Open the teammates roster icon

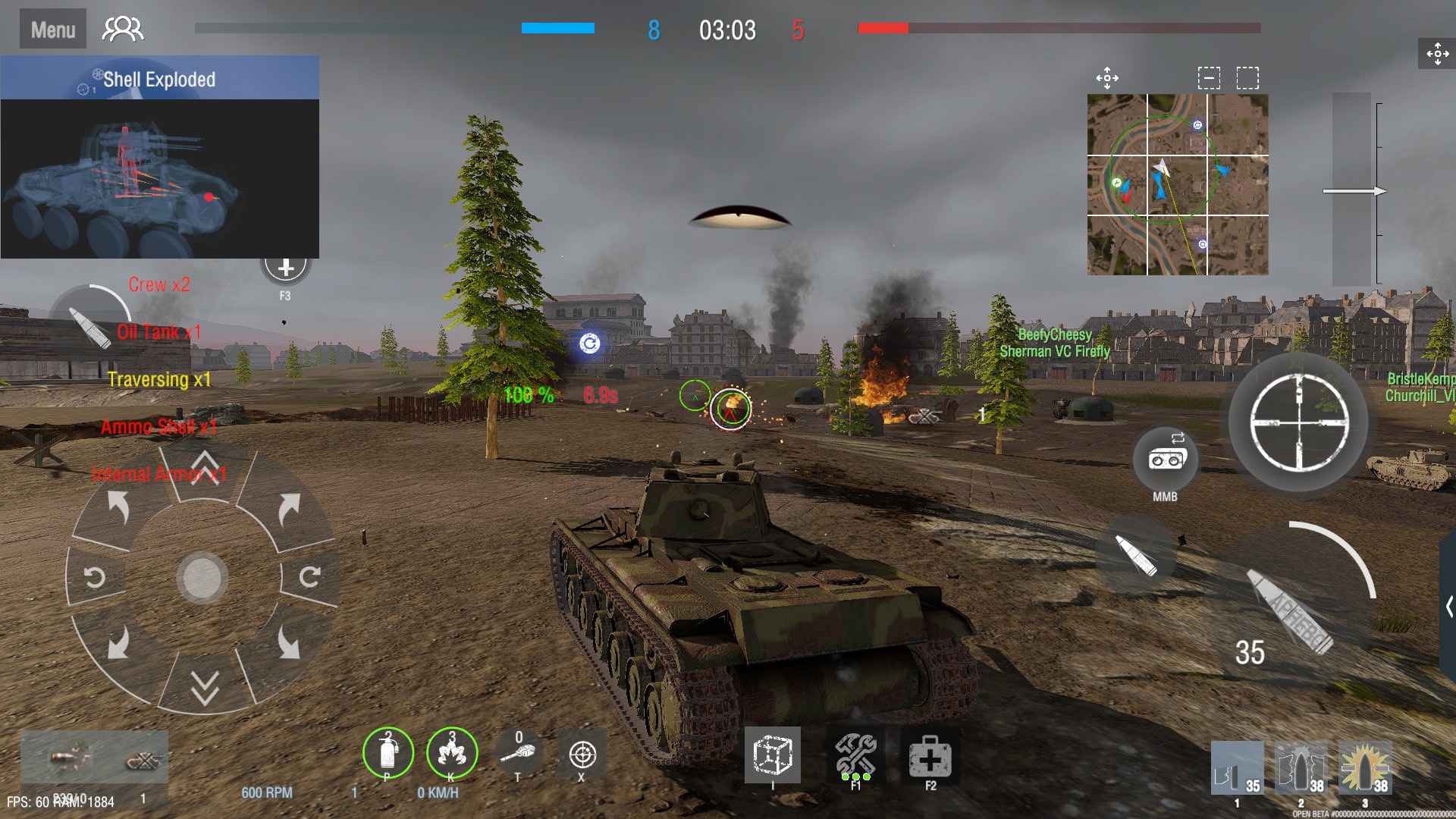click(x=121, y=28)
